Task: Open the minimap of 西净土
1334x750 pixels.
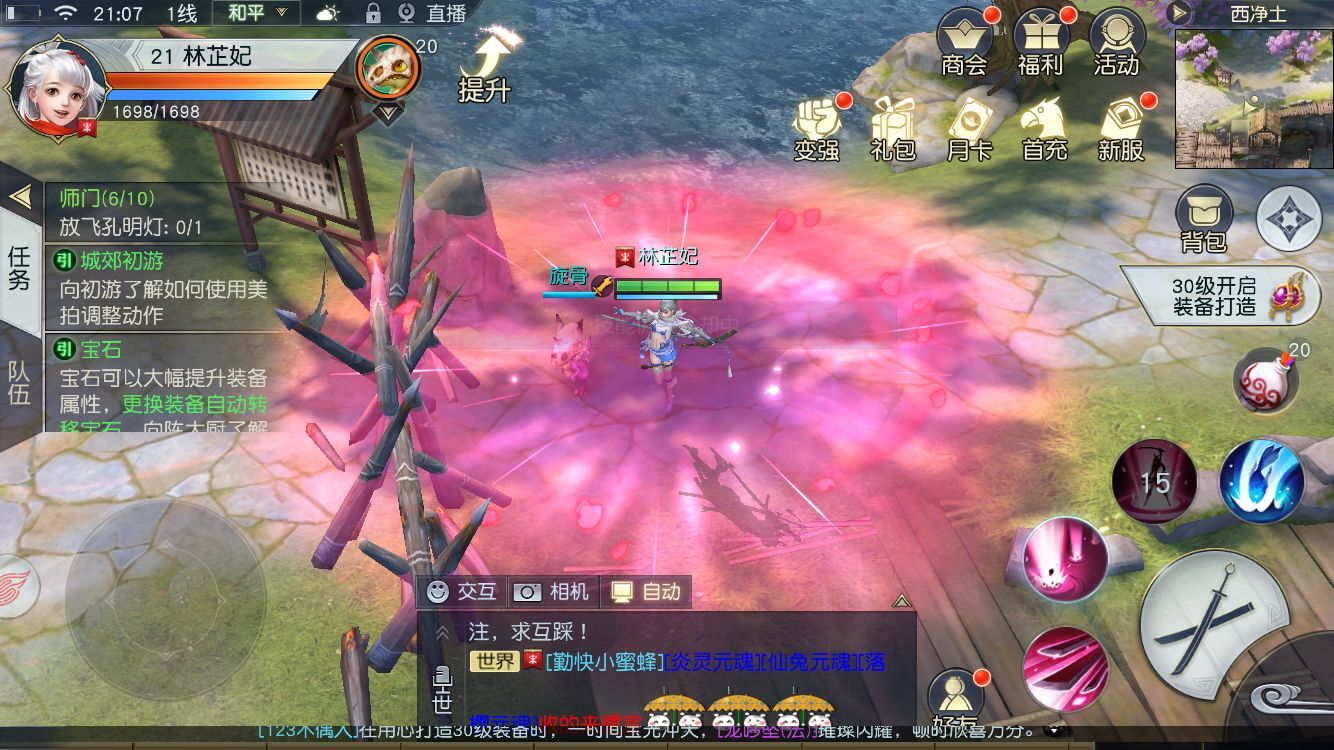Action: [1254, 98]
